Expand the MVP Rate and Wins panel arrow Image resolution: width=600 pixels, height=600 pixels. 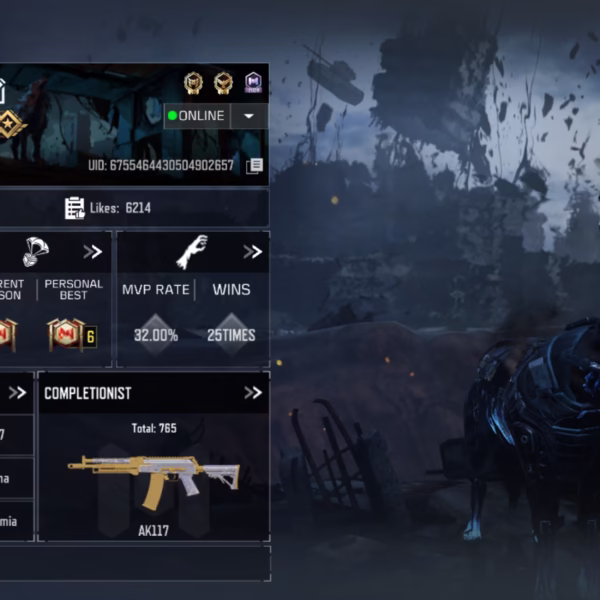[252, 252]
